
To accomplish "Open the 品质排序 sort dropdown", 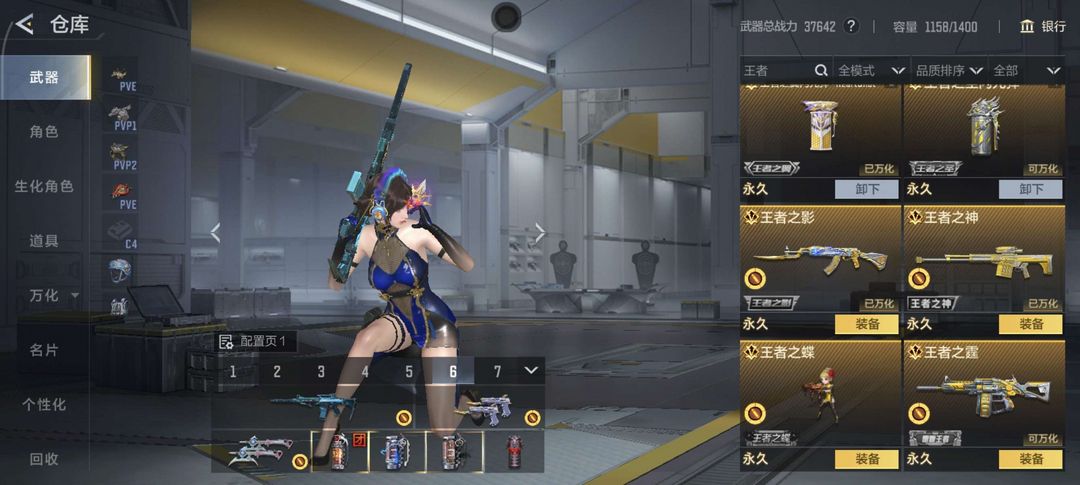I will click(x=948, y=70).
